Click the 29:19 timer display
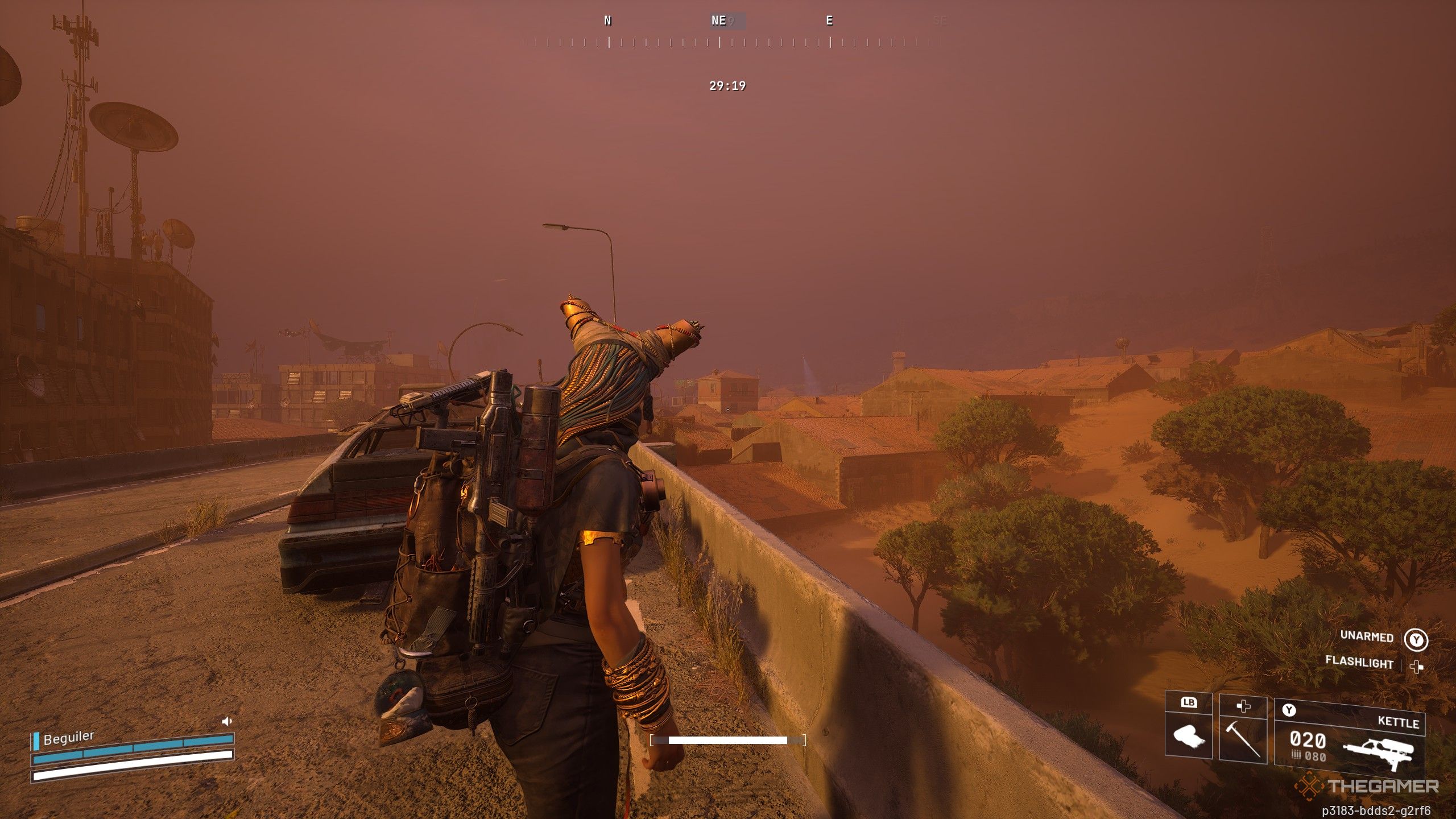 tap(728, 86)
